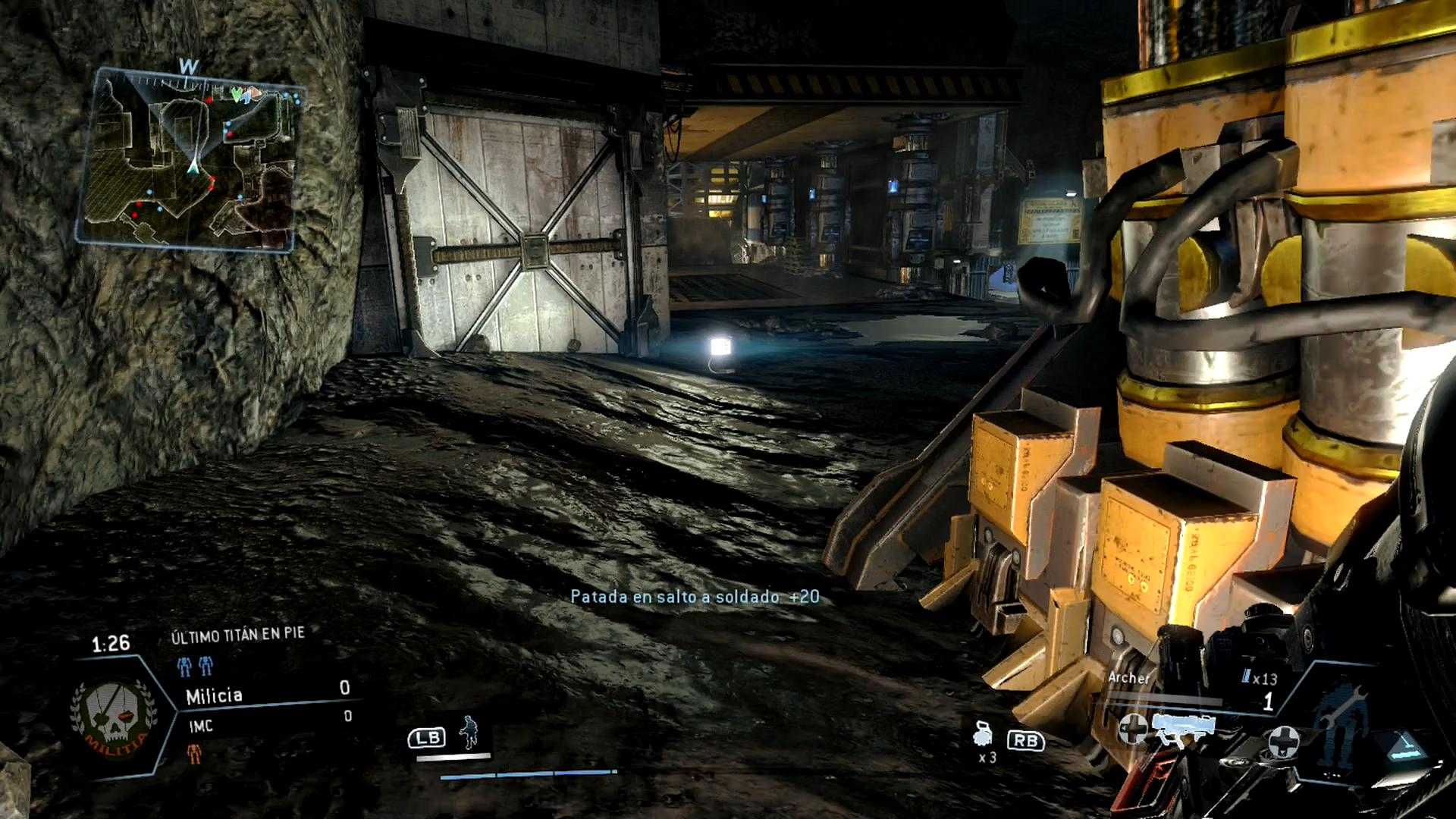Viewport: 1456px width, 819px height.
Task: Select the Milicia team score row
Action: pyautogui.click(x=267, y=694)
